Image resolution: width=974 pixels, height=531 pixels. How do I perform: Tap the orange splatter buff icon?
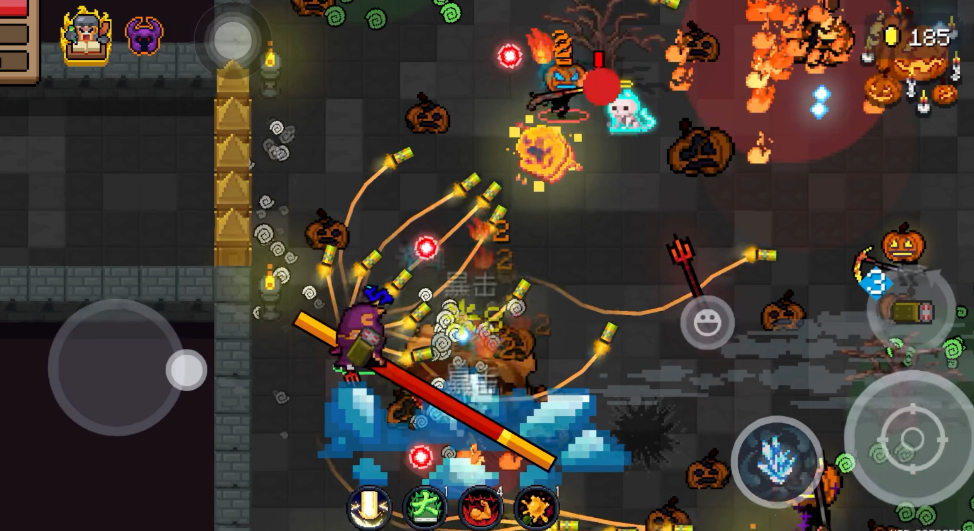(x=535, y=507)
